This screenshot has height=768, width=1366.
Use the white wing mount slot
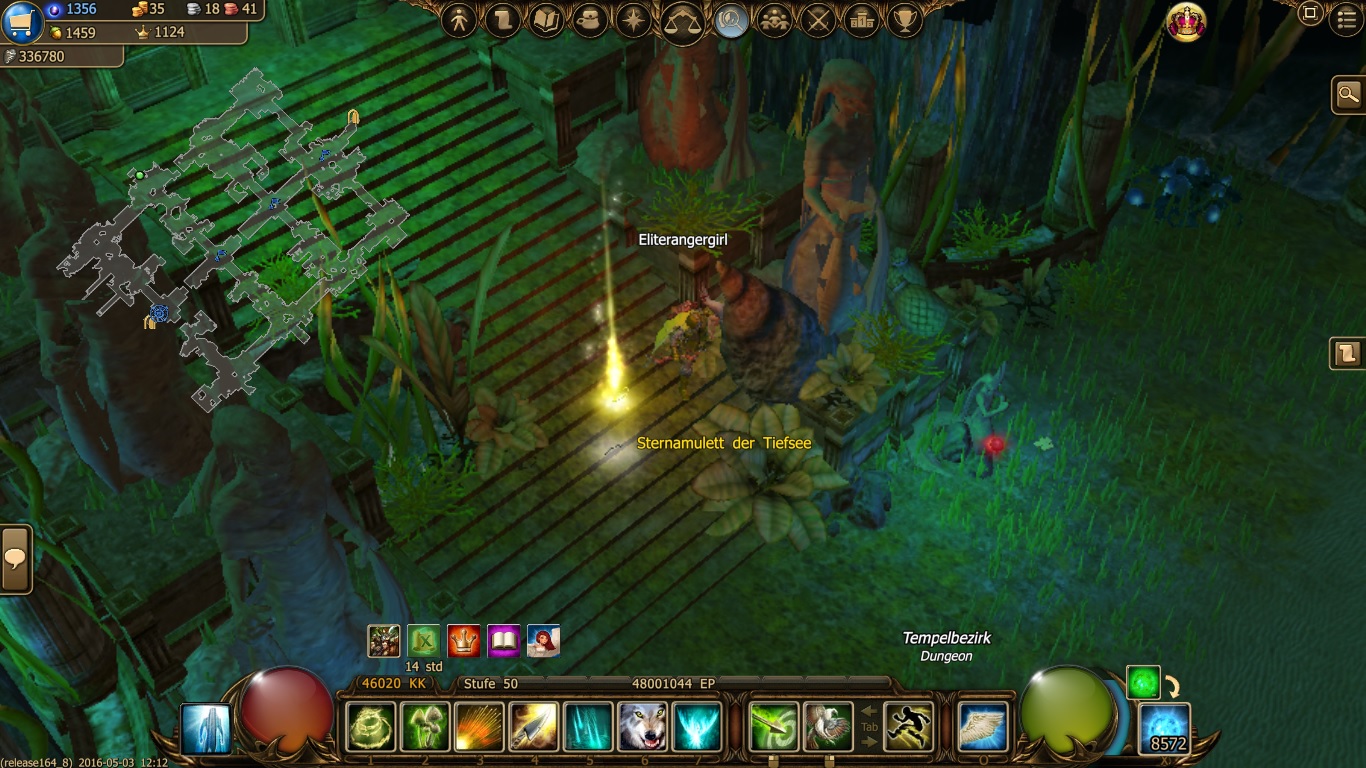pyautogui.click(x=982, y=727)
